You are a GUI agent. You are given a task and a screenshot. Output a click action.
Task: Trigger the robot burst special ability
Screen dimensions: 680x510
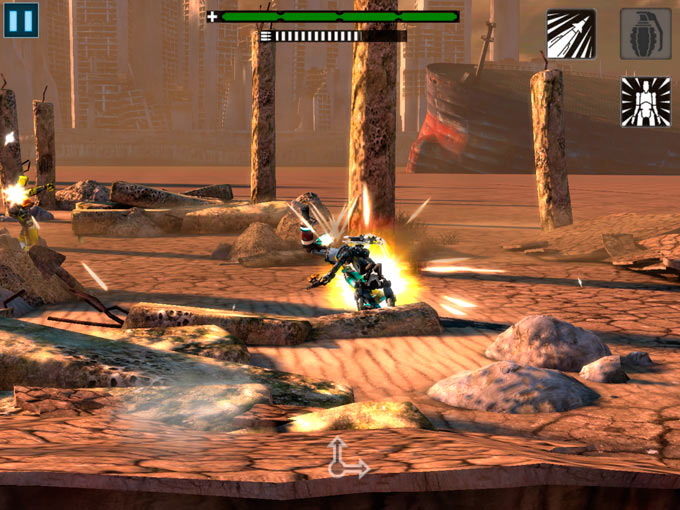pos(645,102)
